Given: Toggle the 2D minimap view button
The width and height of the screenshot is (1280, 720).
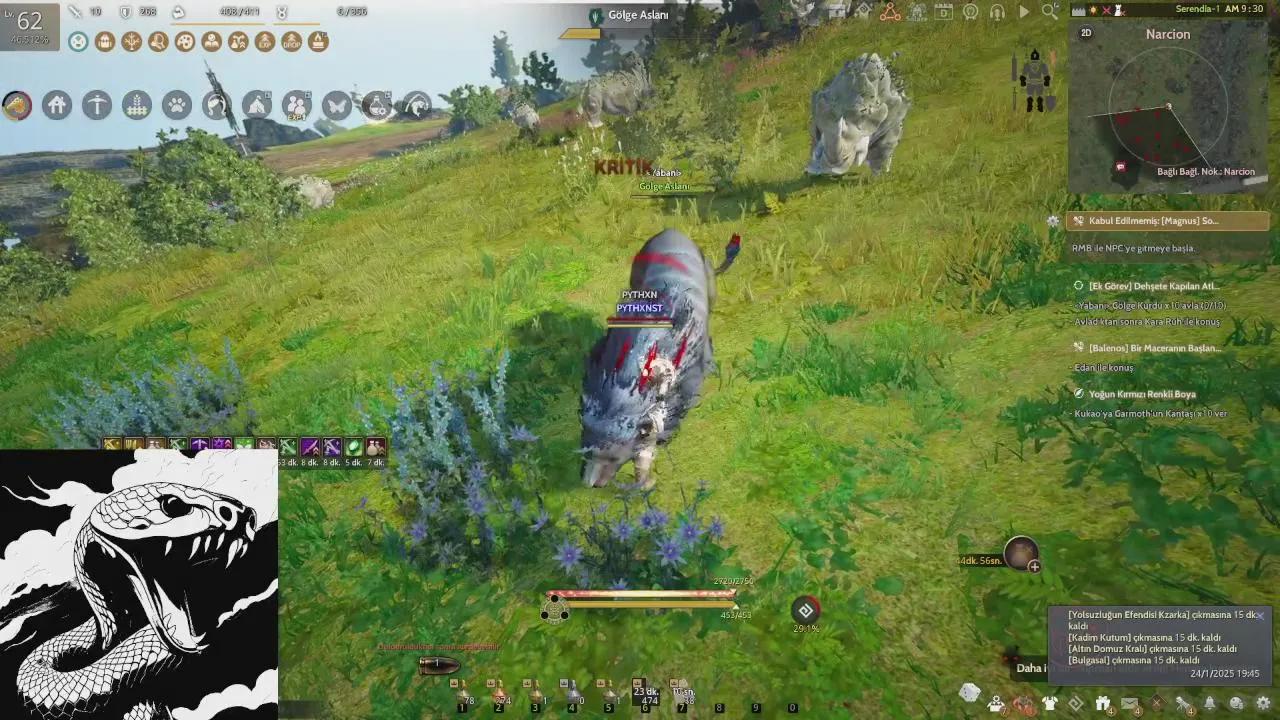Looking at the screenshot, I should tap(1086, 33).
